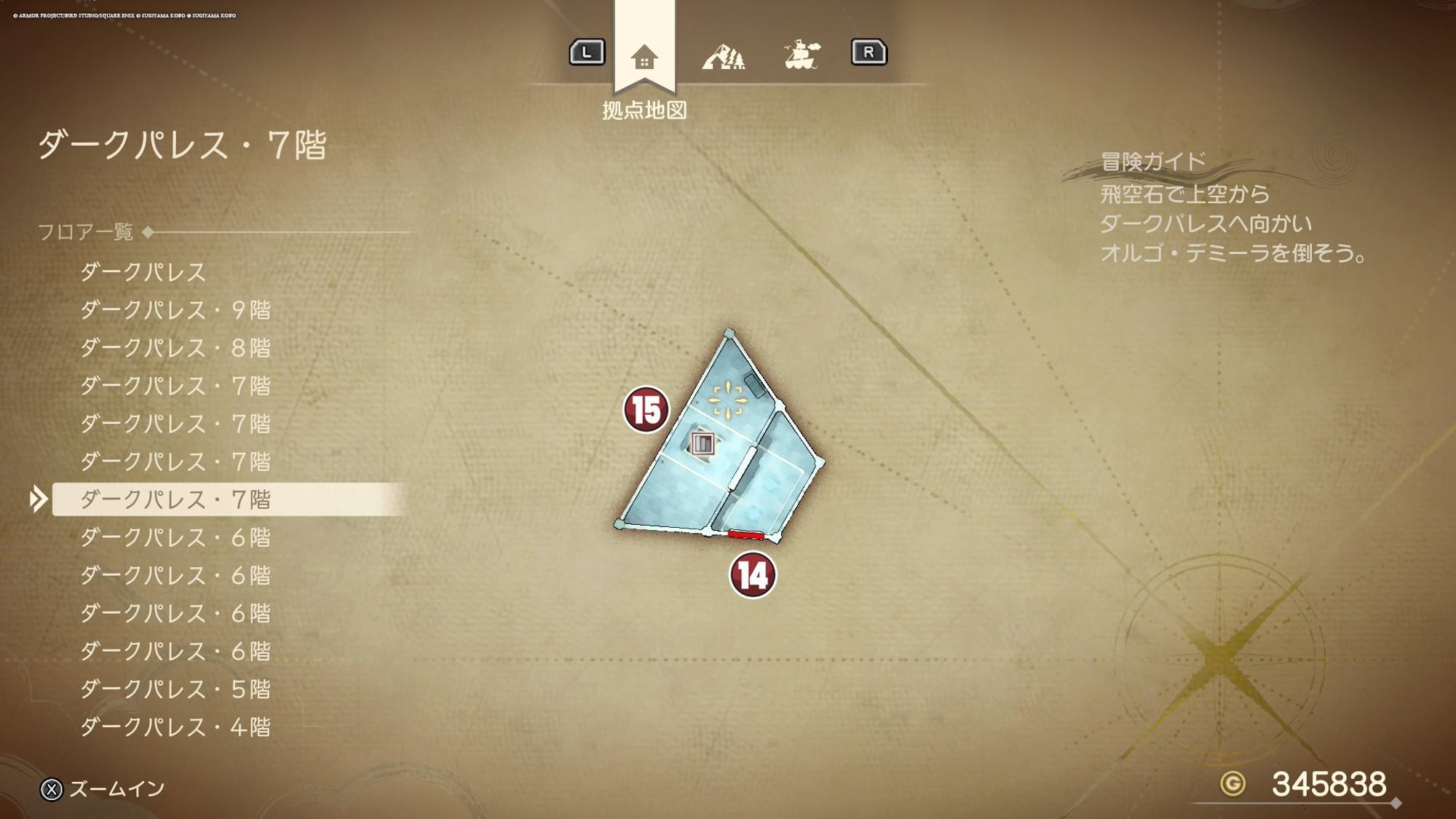Screen dimensions: 1456x819
Task: Select the top ダークパレス floor entry
Action: (143, 272)
